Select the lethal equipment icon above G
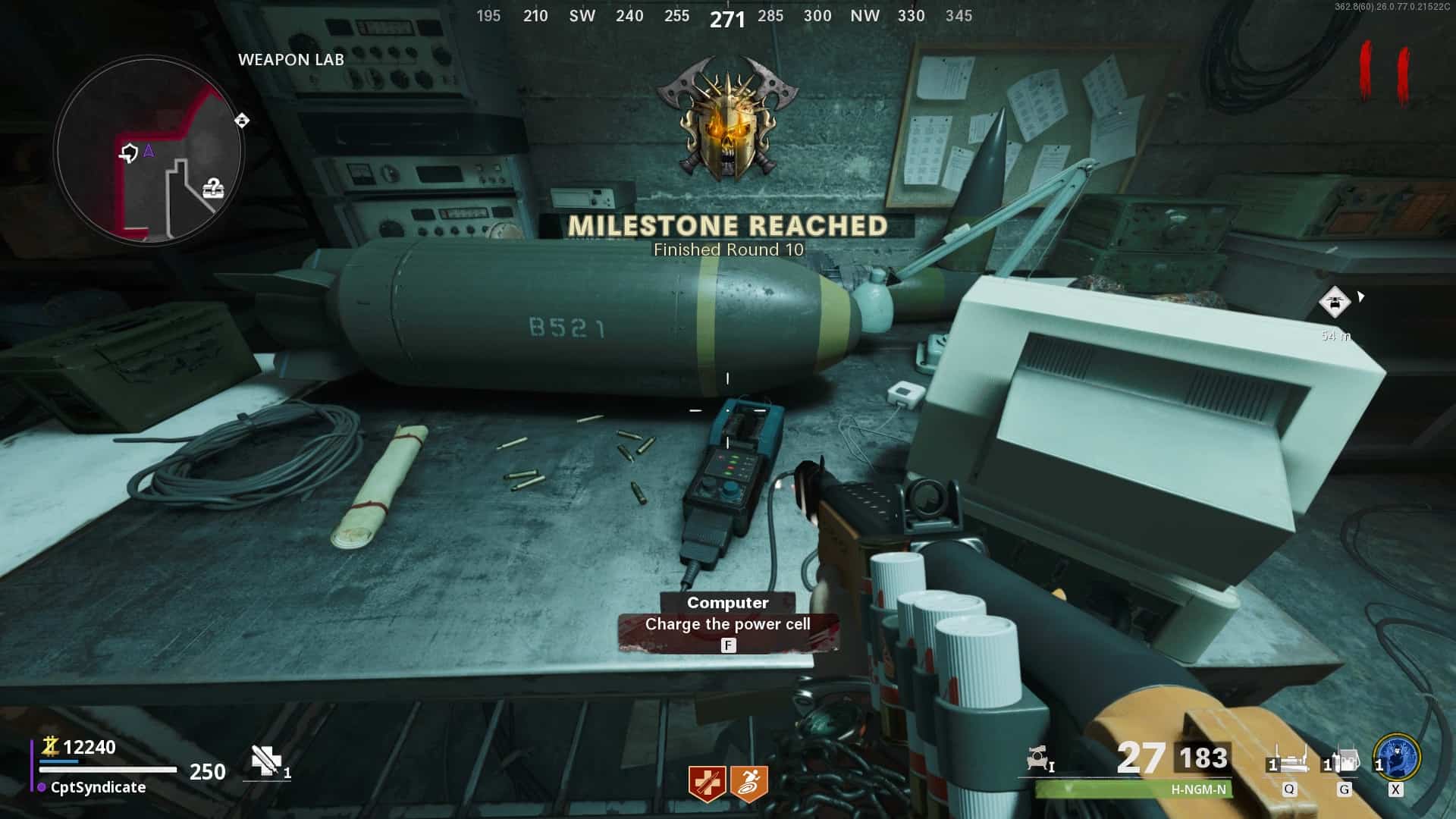 pos(1343,761)
